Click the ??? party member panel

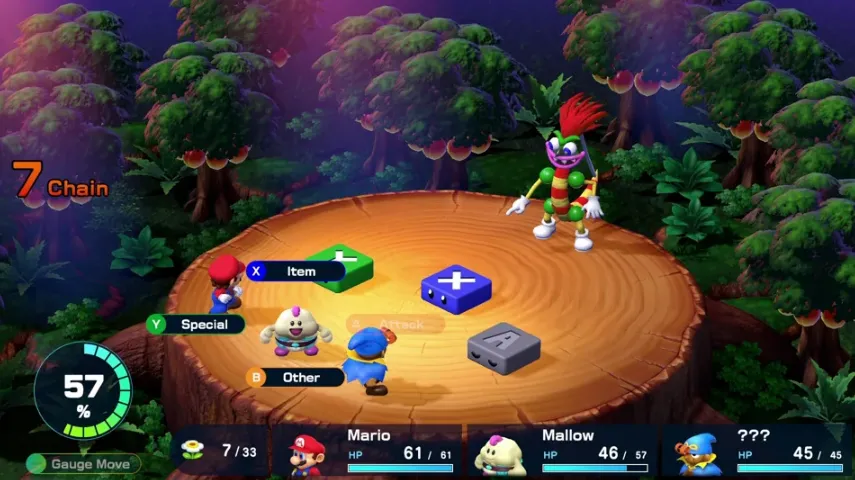758,451
